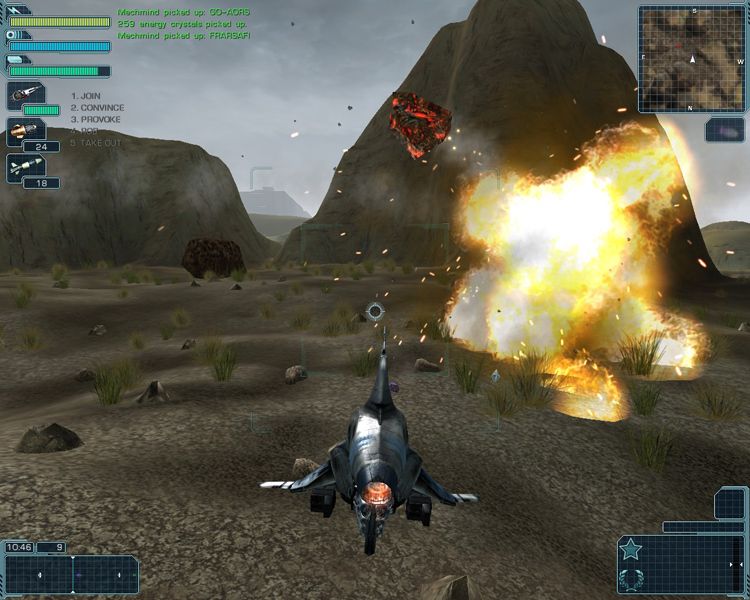
Task: Select the white missile weapon icon
Action: click(24, 166)
